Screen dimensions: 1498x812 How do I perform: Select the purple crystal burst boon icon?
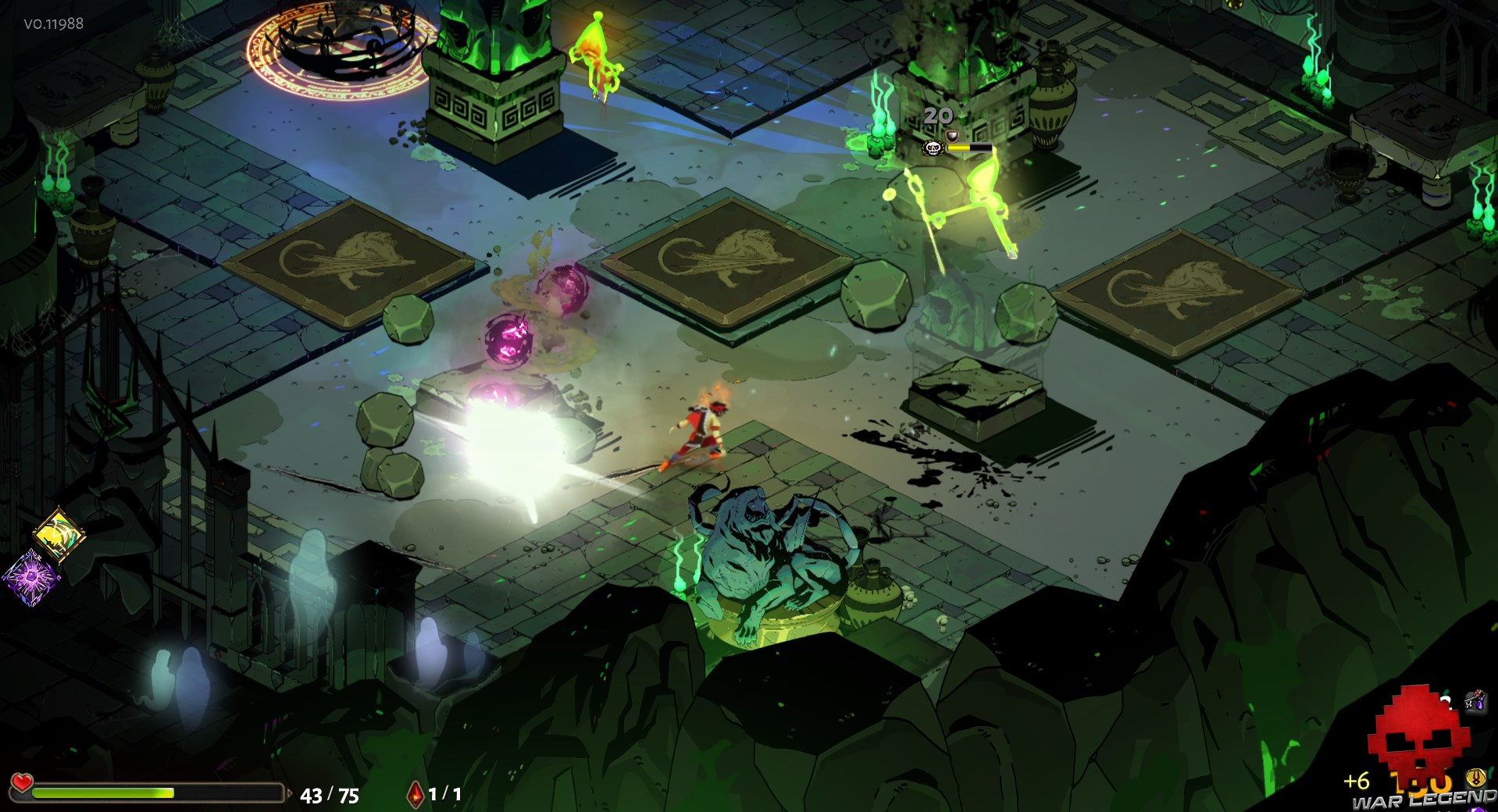tap(30, 578)
